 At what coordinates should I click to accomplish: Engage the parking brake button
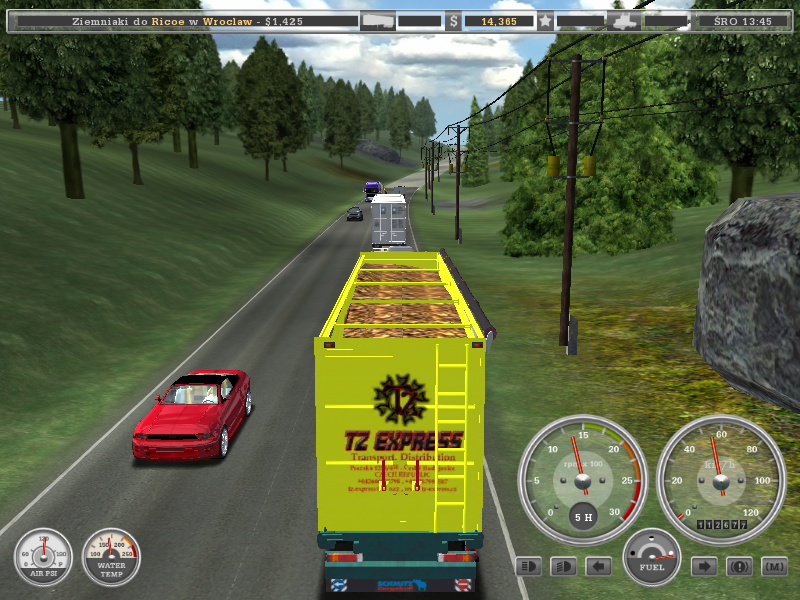[x=739, y=567]
